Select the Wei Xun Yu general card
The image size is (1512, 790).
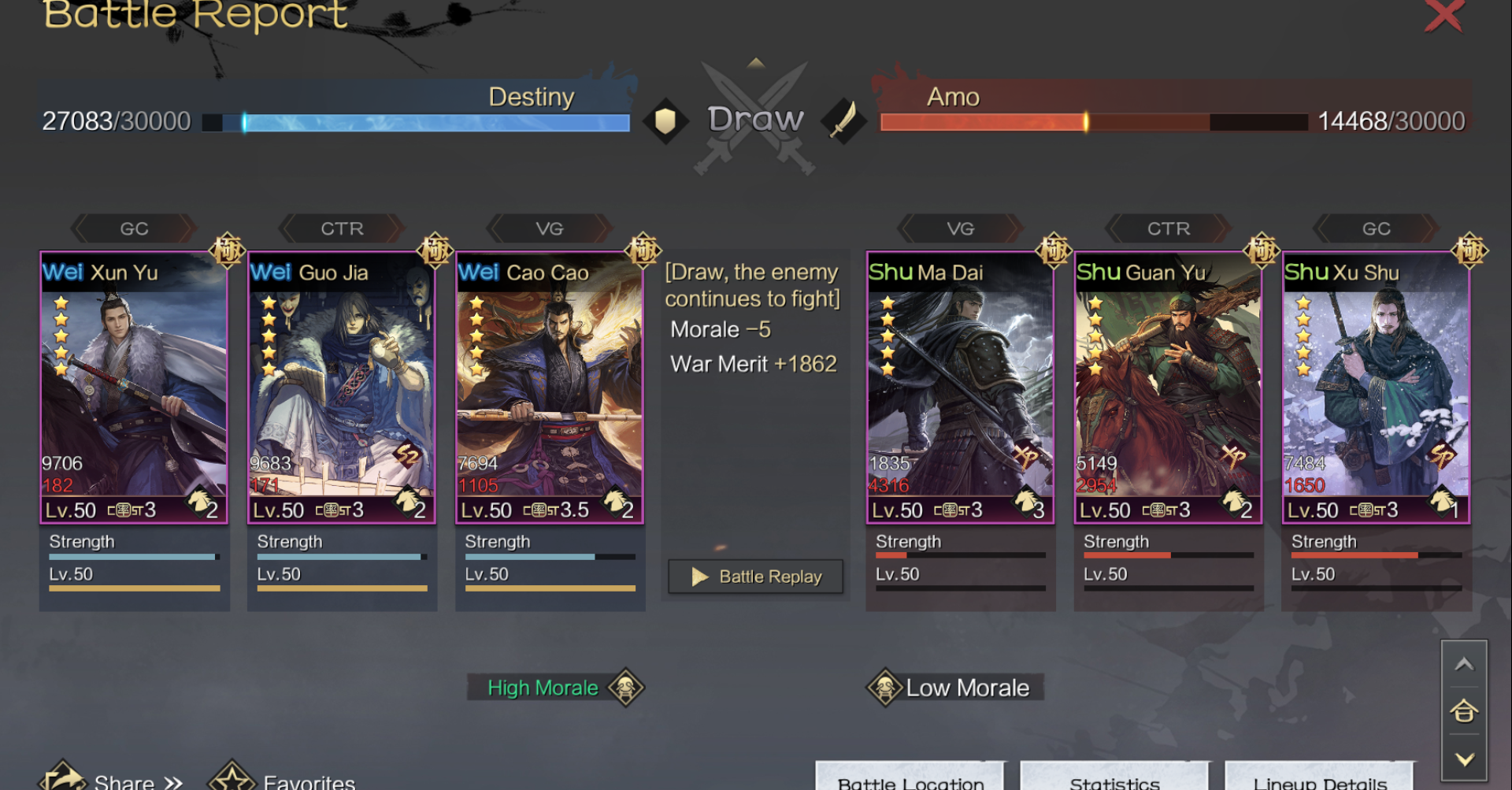coord(134,388)
